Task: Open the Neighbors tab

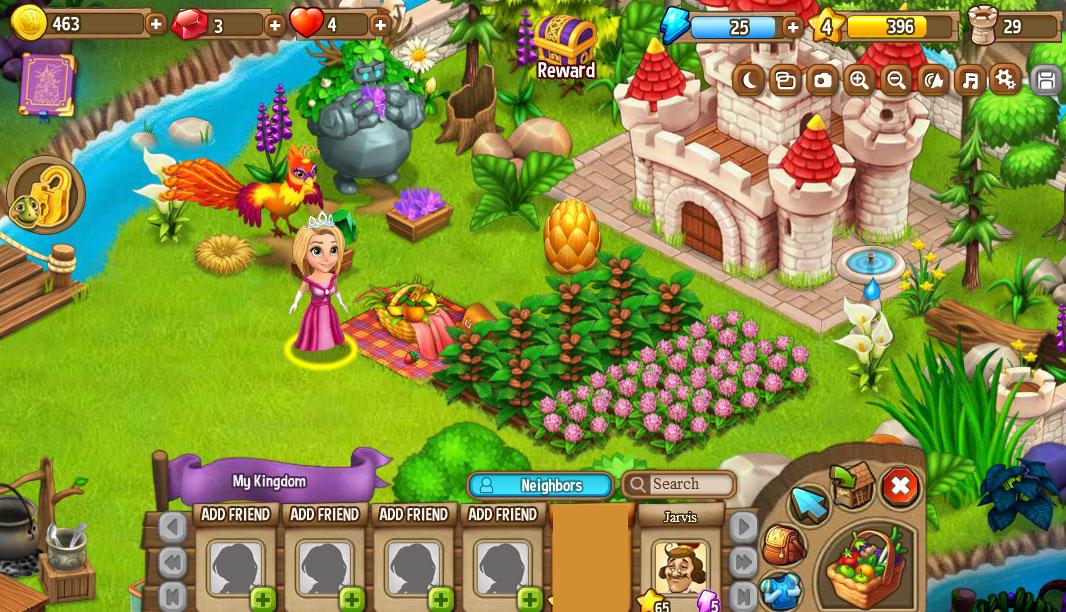Action: click(x=540, y=485)
